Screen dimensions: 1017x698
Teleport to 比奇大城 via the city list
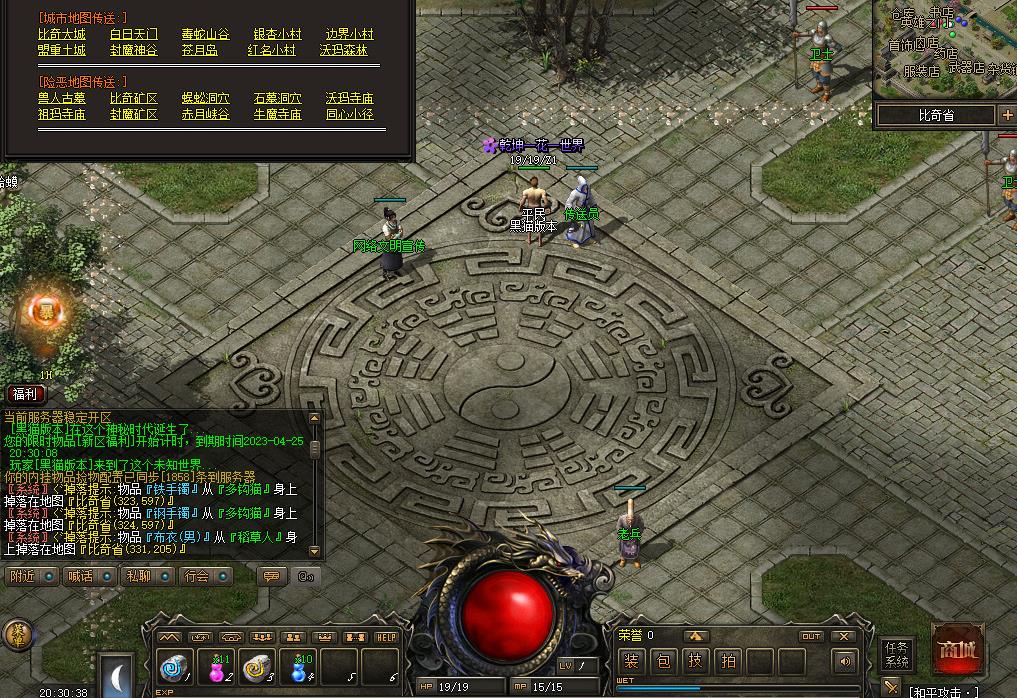(x=62, y=34)
